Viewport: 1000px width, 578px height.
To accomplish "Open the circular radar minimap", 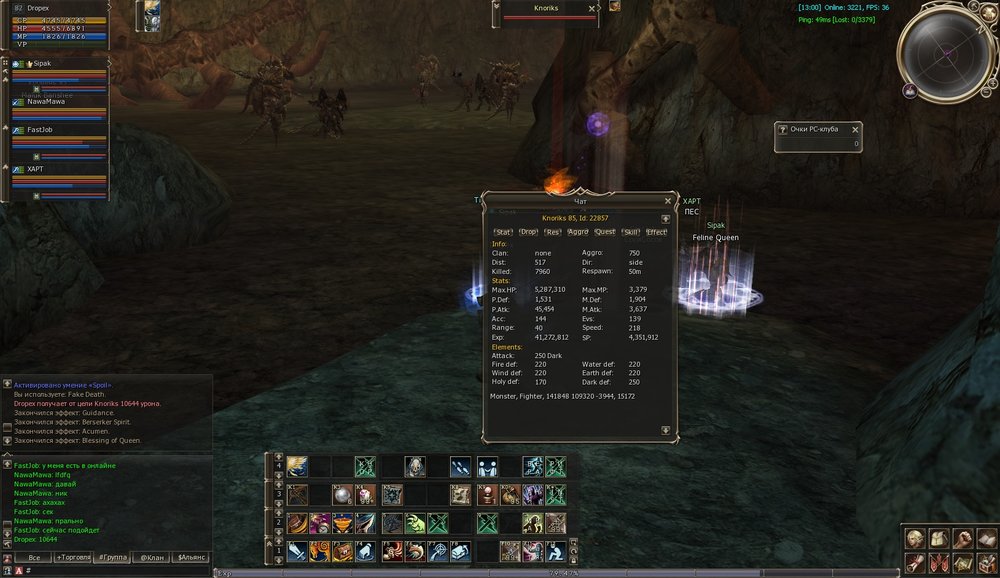I will pos(945,50).
